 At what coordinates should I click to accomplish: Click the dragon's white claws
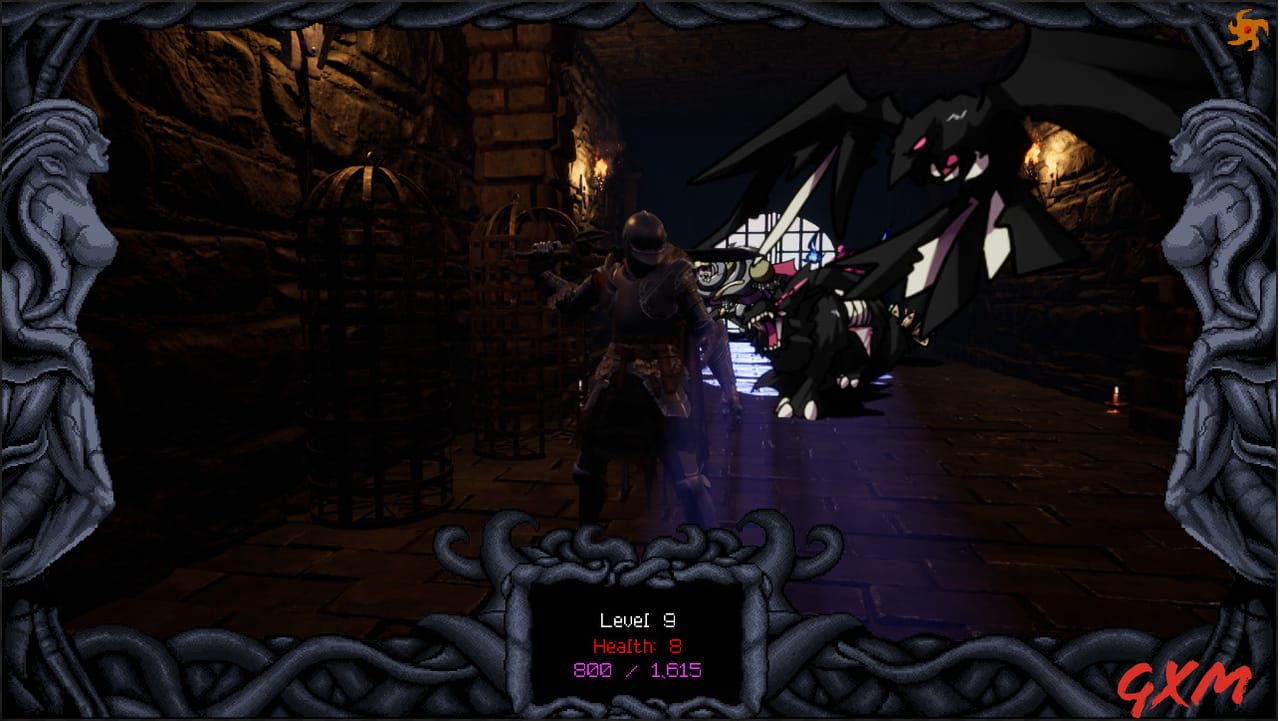tap(790, 407)
